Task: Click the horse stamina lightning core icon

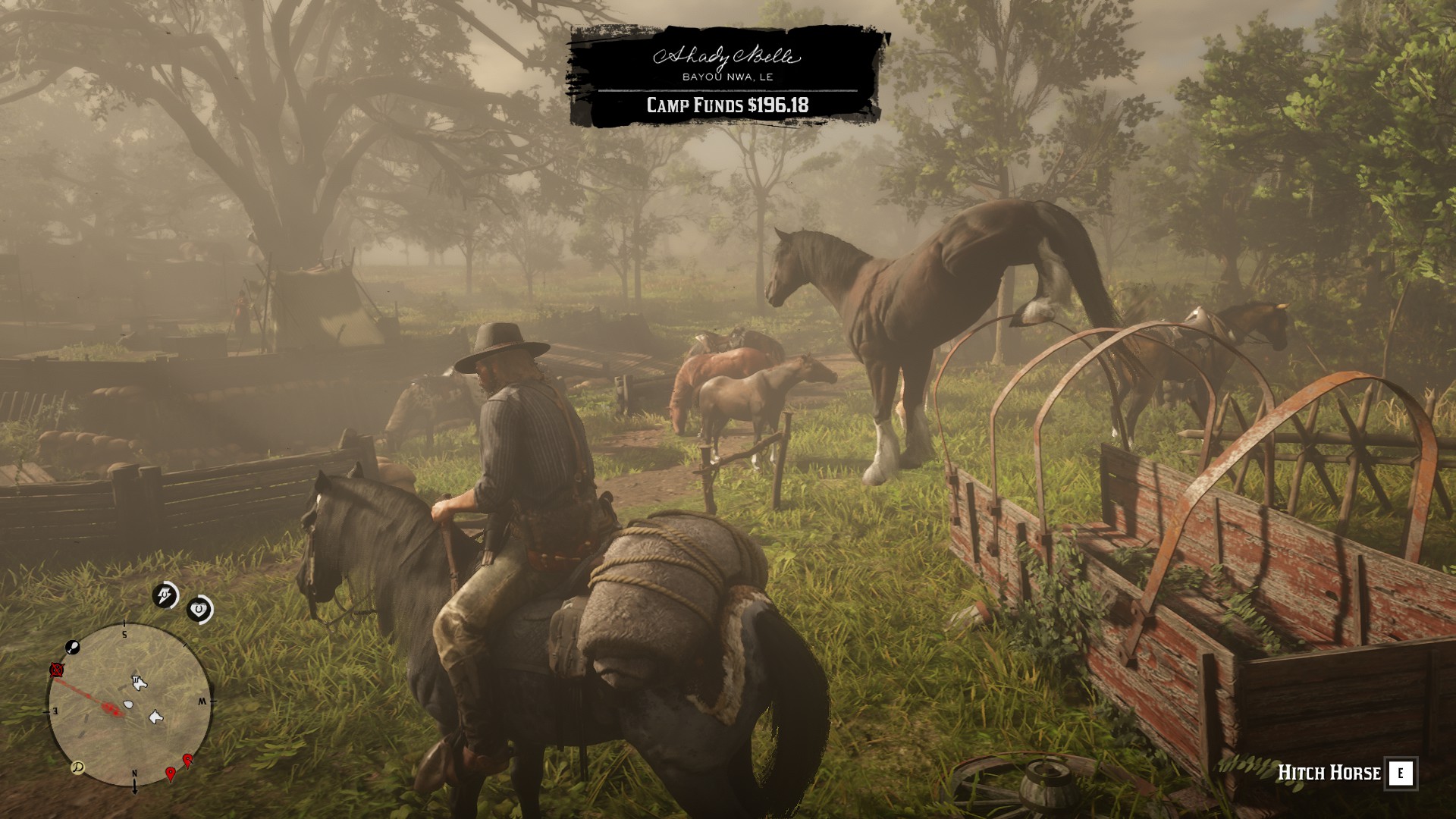Action: 165,595
